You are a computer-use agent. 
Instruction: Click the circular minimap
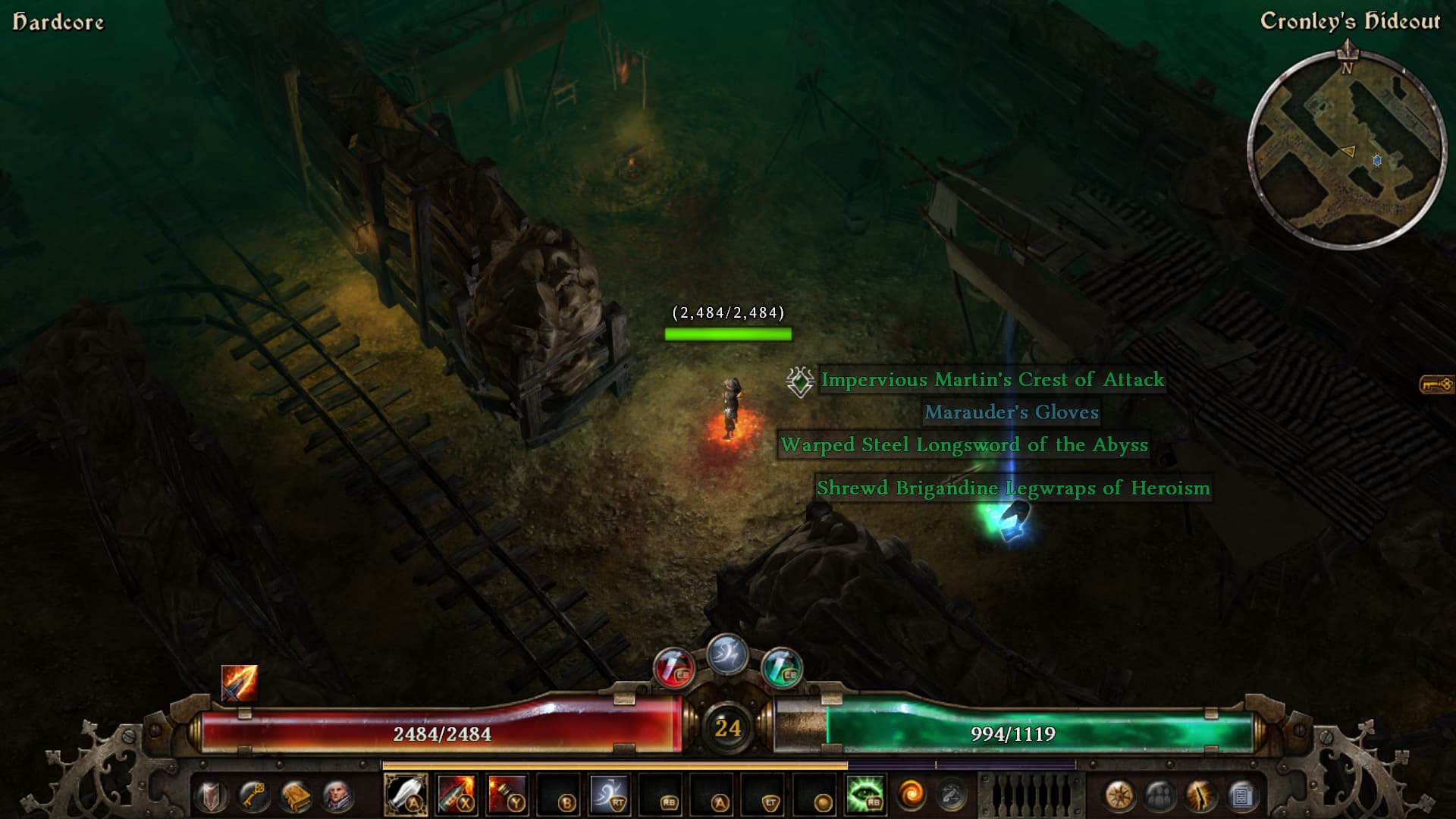[1347, 150]
